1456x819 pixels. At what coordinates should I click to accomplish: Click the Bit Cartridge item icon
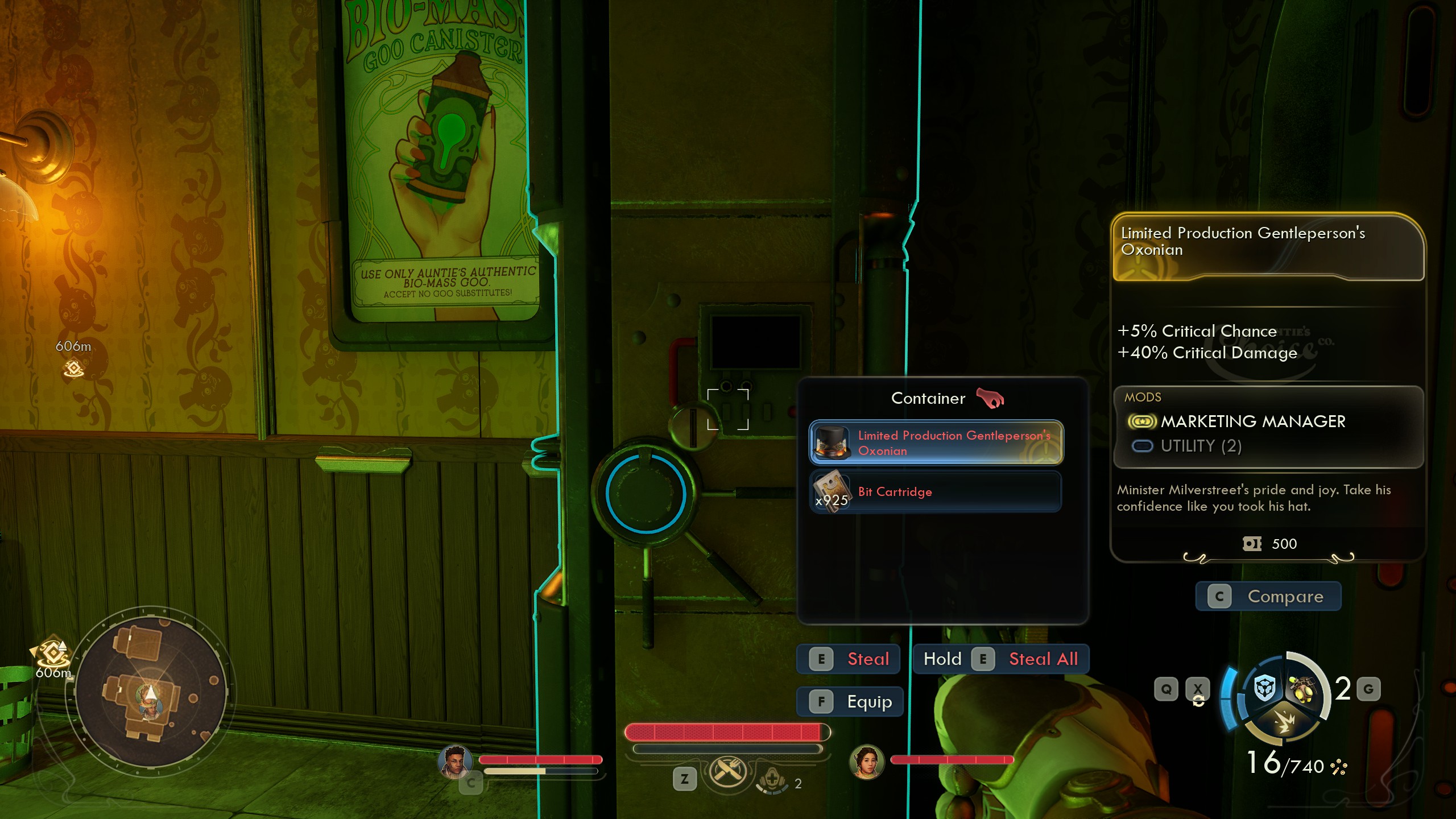pos(832,491)
